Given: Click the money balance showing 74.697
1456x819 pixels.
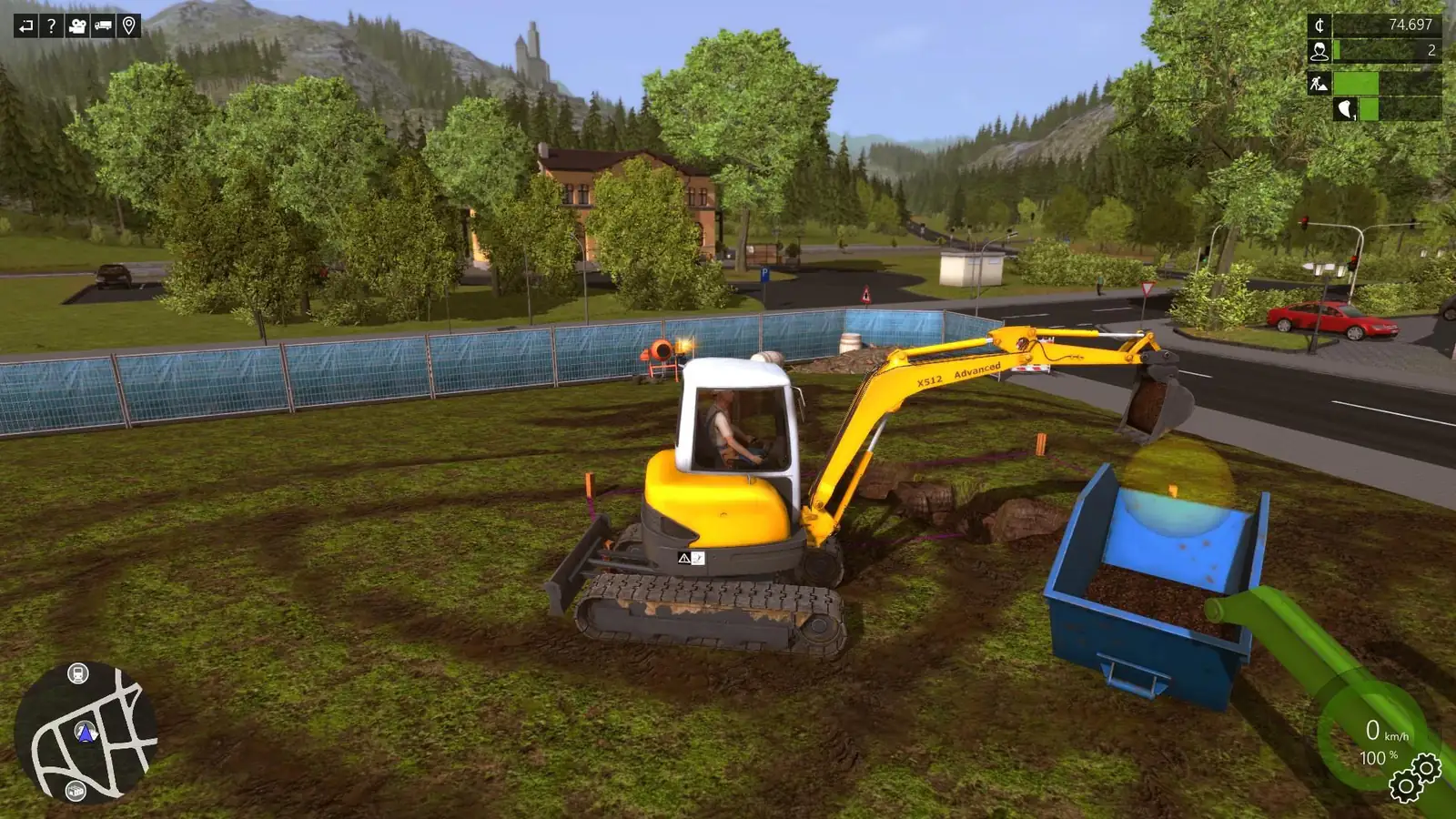Looking at the screenshot, I should point(1410,25).
